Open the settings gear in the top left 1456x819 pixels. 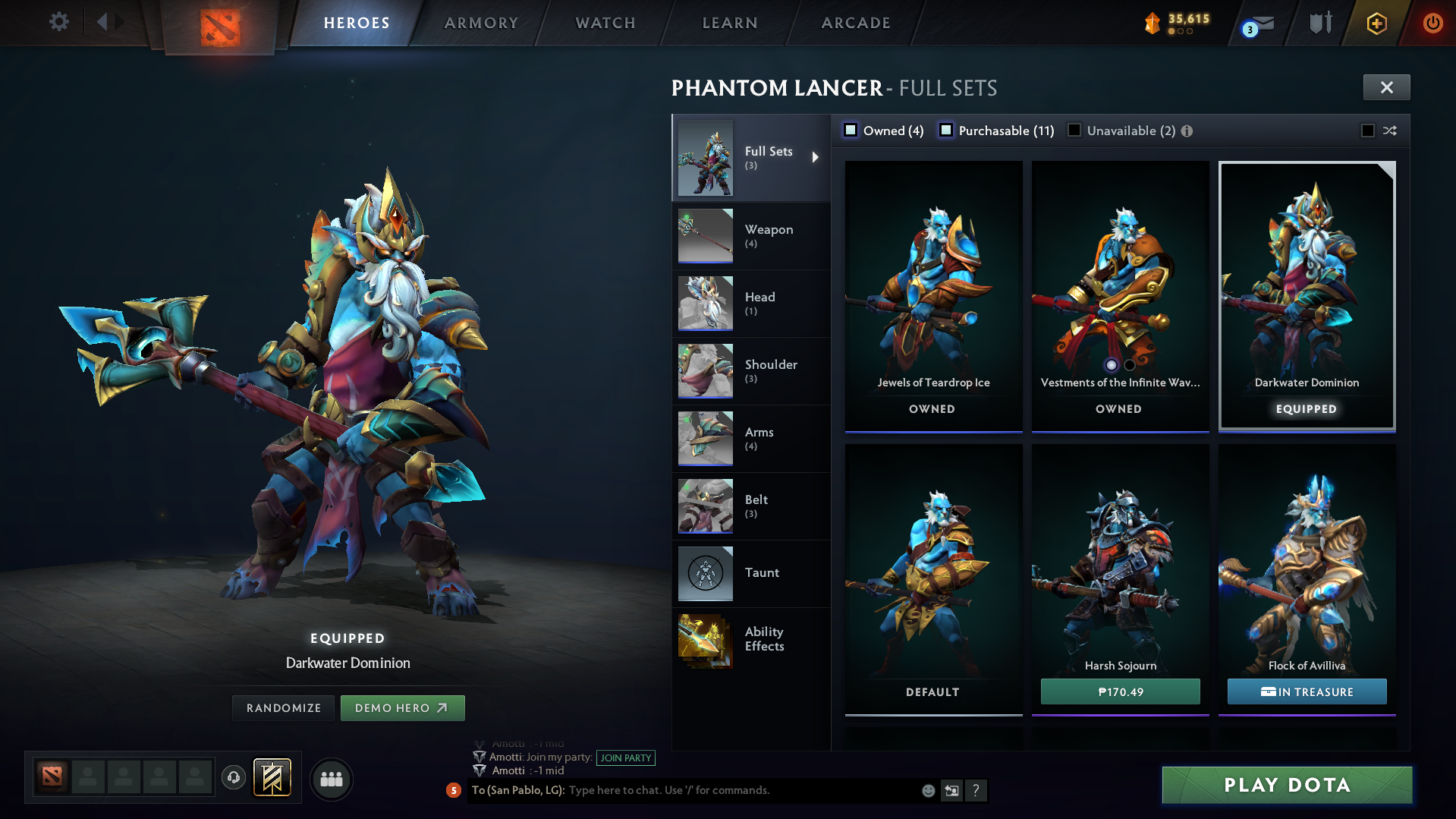pyautogui.click(x=58, y=22)
